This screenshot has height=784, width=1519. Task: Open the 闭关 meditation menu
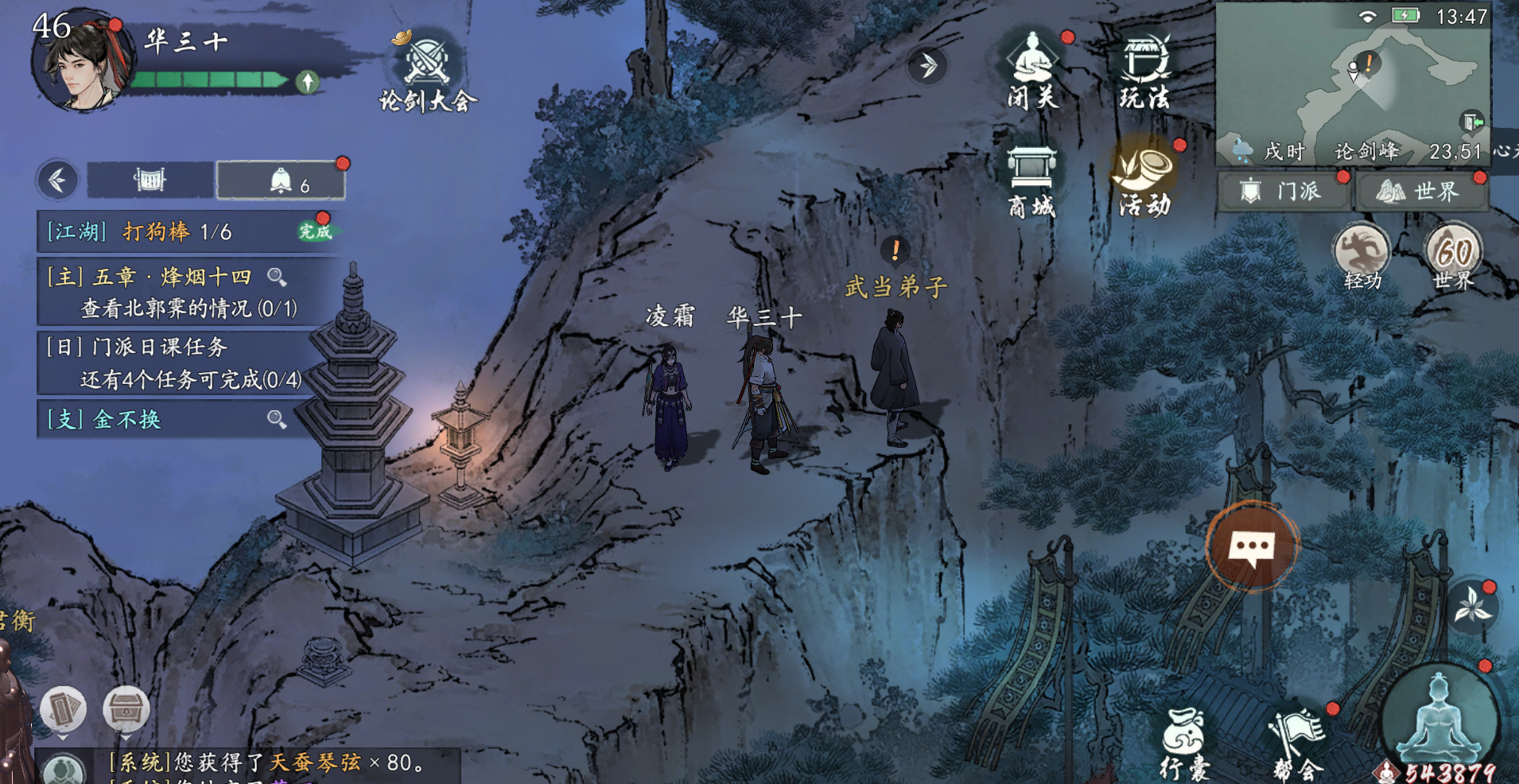[x=1032, y=70]
